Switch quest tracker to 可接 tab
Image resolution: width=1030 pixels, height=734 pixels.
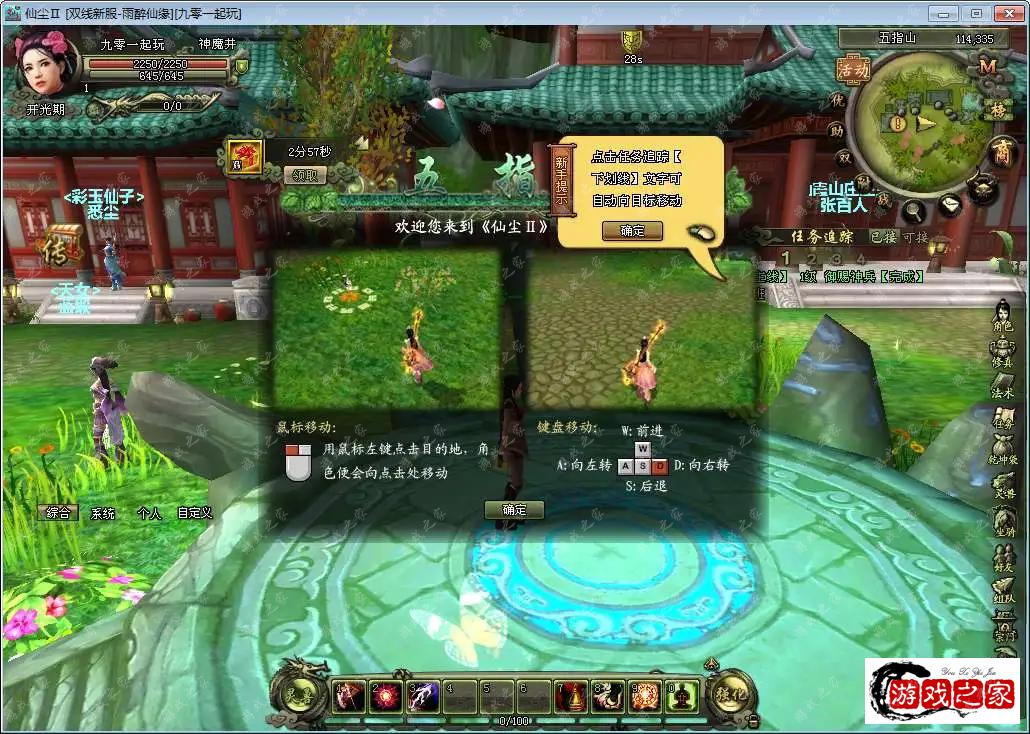click(915, 237)
